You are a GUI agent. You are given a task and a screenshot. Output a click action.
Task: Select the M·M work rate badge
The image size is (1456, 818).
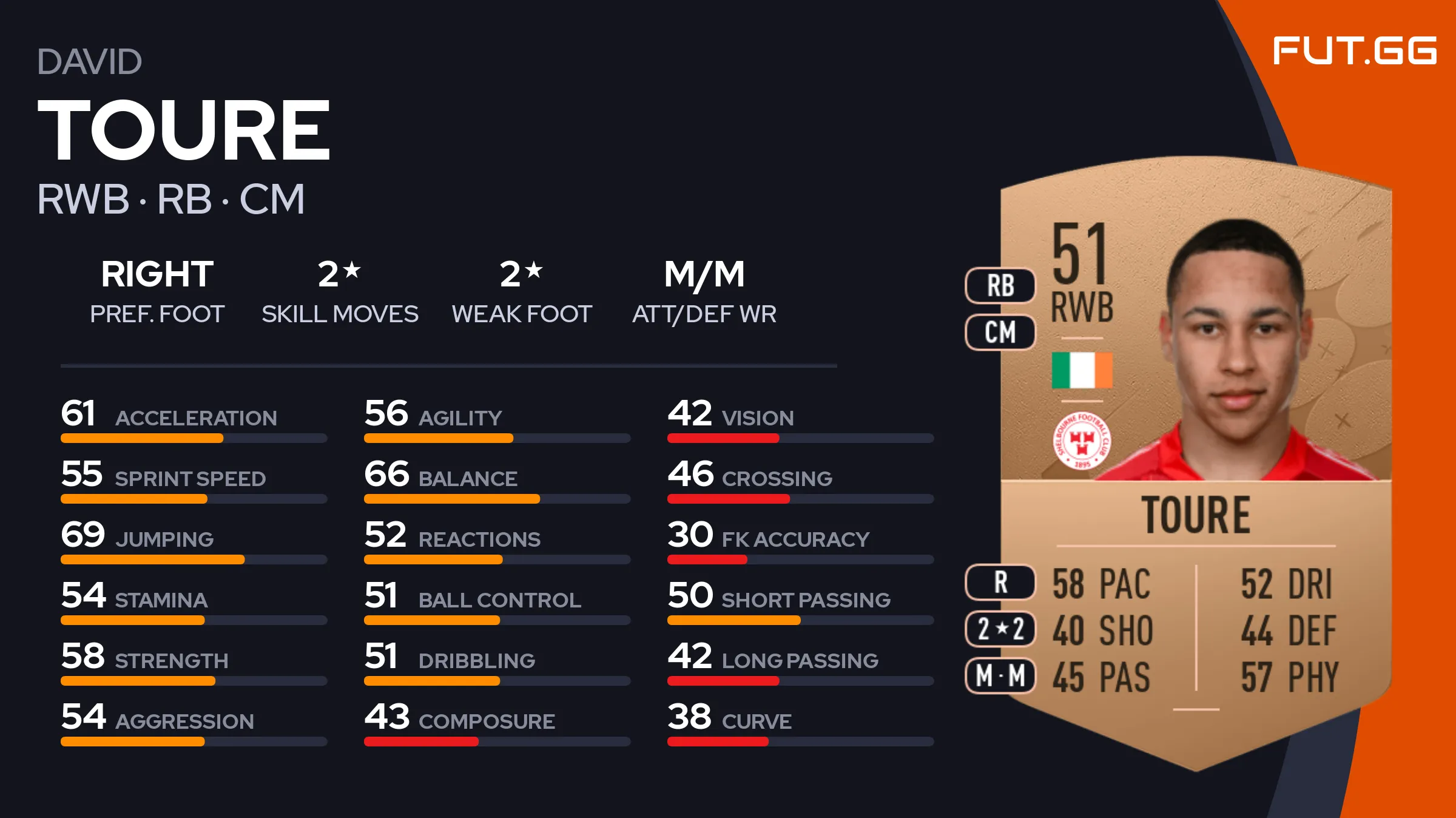(1000, 676)
